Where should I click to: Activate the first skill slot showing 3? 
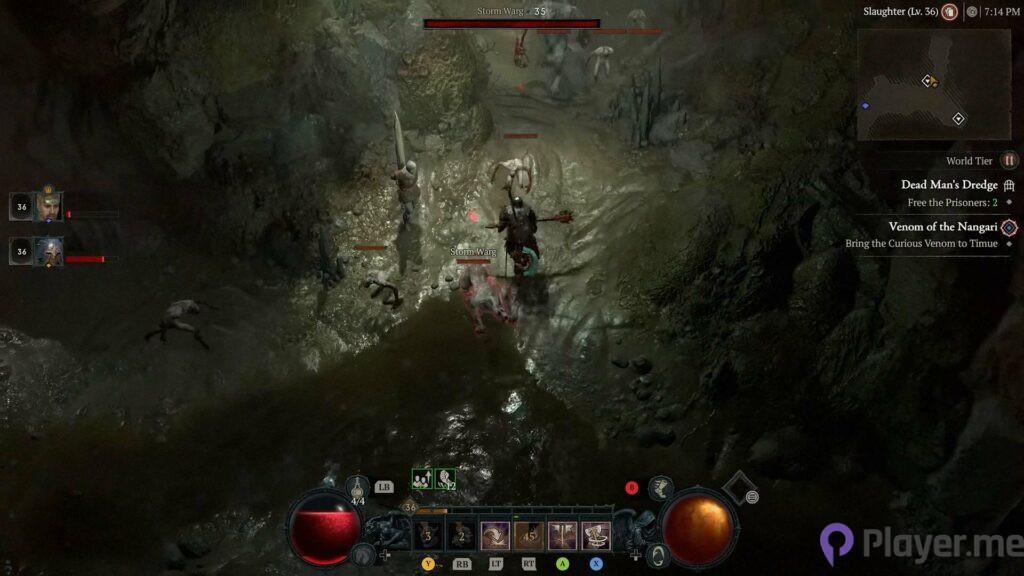pyautogui.click(x=429, y=536)
